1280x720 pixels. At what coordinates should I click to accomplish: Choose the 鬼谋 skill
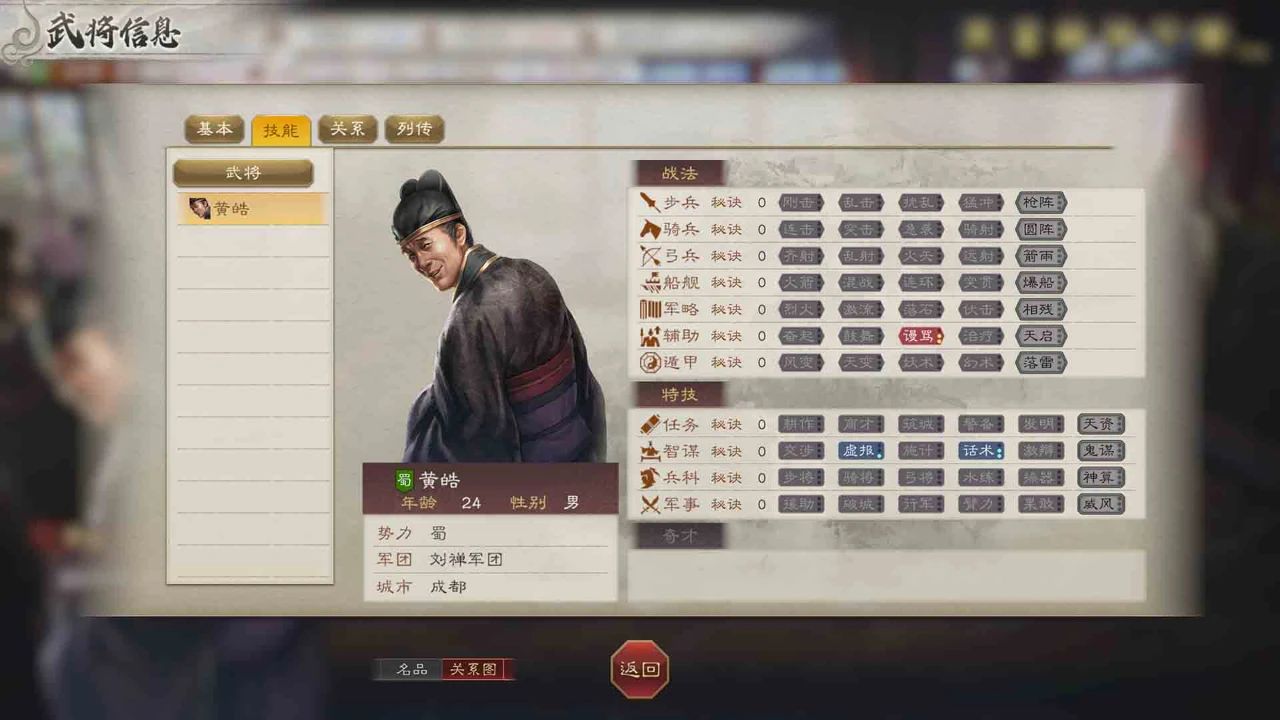1101,451
